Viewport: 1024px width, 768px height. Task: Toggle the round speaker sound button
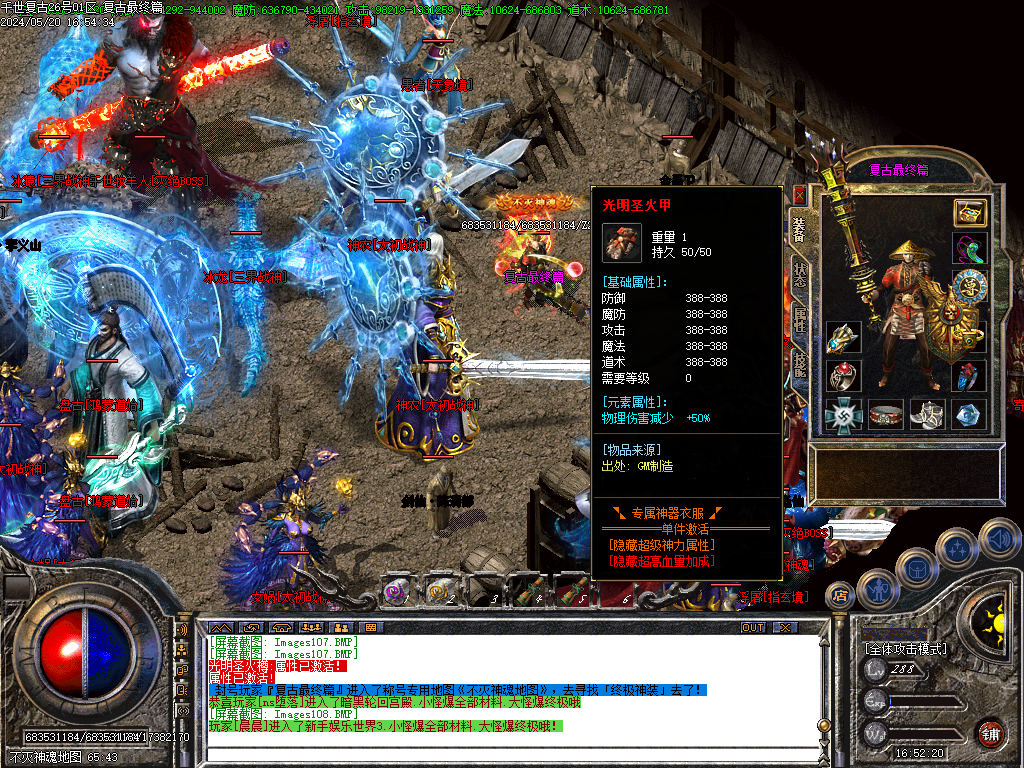click(999, 539)
